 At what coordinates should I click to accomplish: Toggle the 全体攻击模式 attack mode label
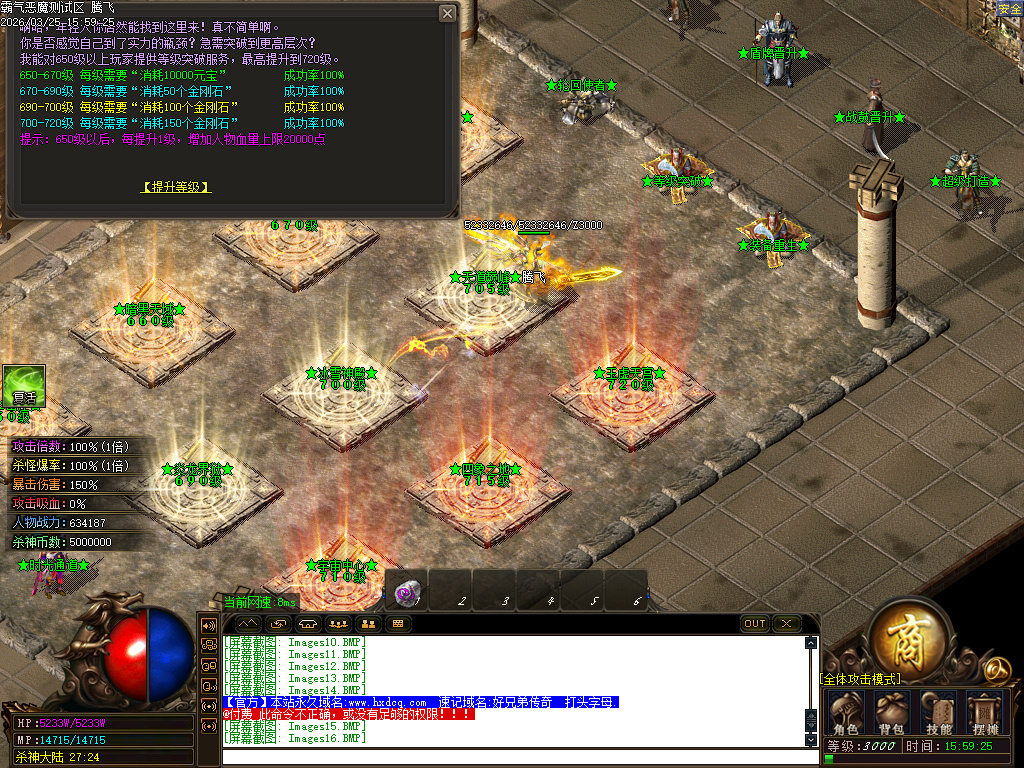(x=860, y=679)
